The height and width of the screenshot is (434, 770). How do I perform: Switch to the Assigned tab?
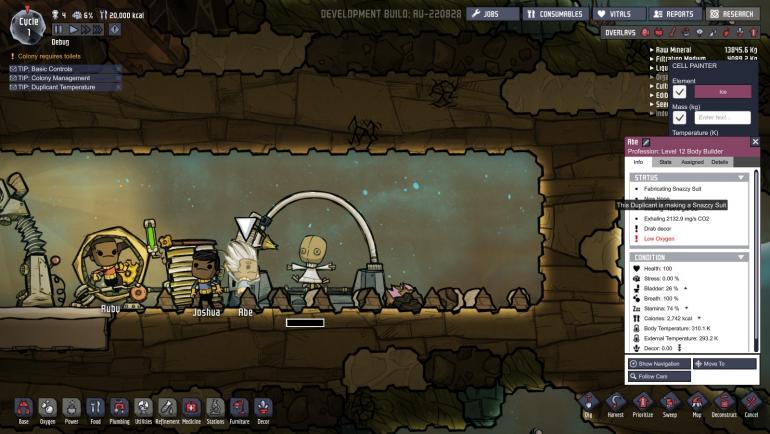692,161
